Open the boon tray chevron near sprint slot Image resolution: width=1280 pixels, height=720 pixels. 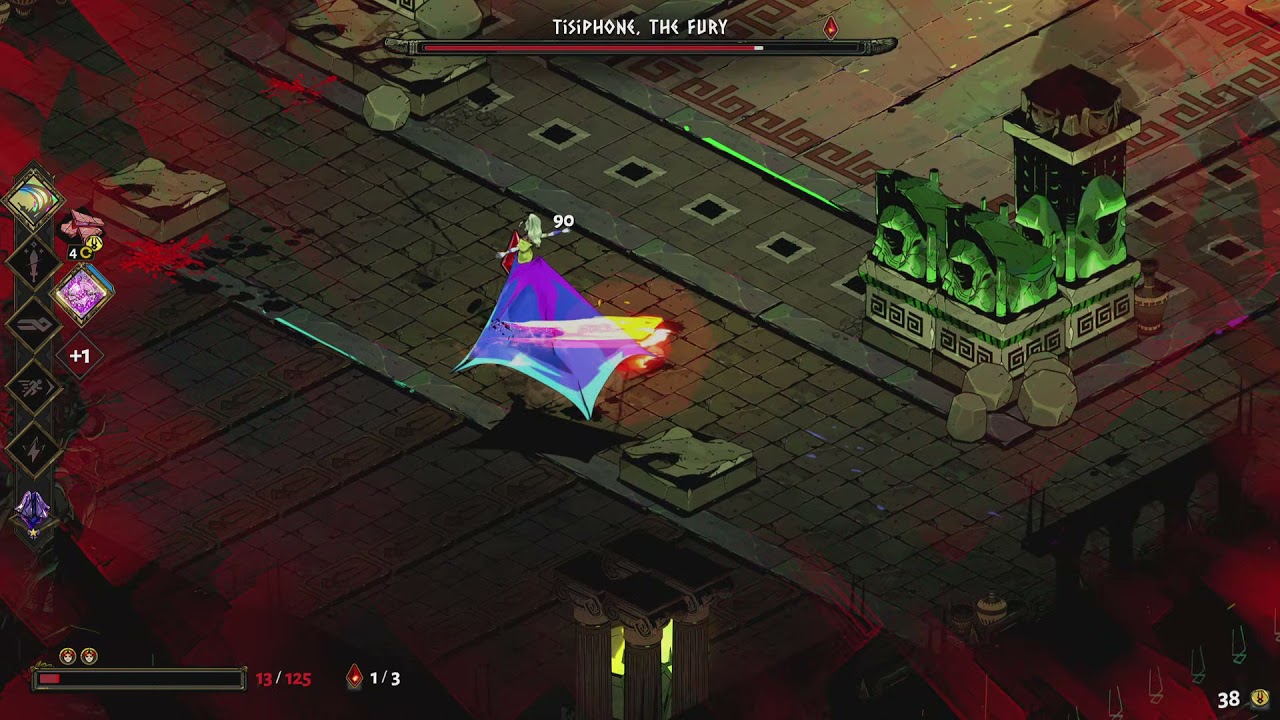52,386
